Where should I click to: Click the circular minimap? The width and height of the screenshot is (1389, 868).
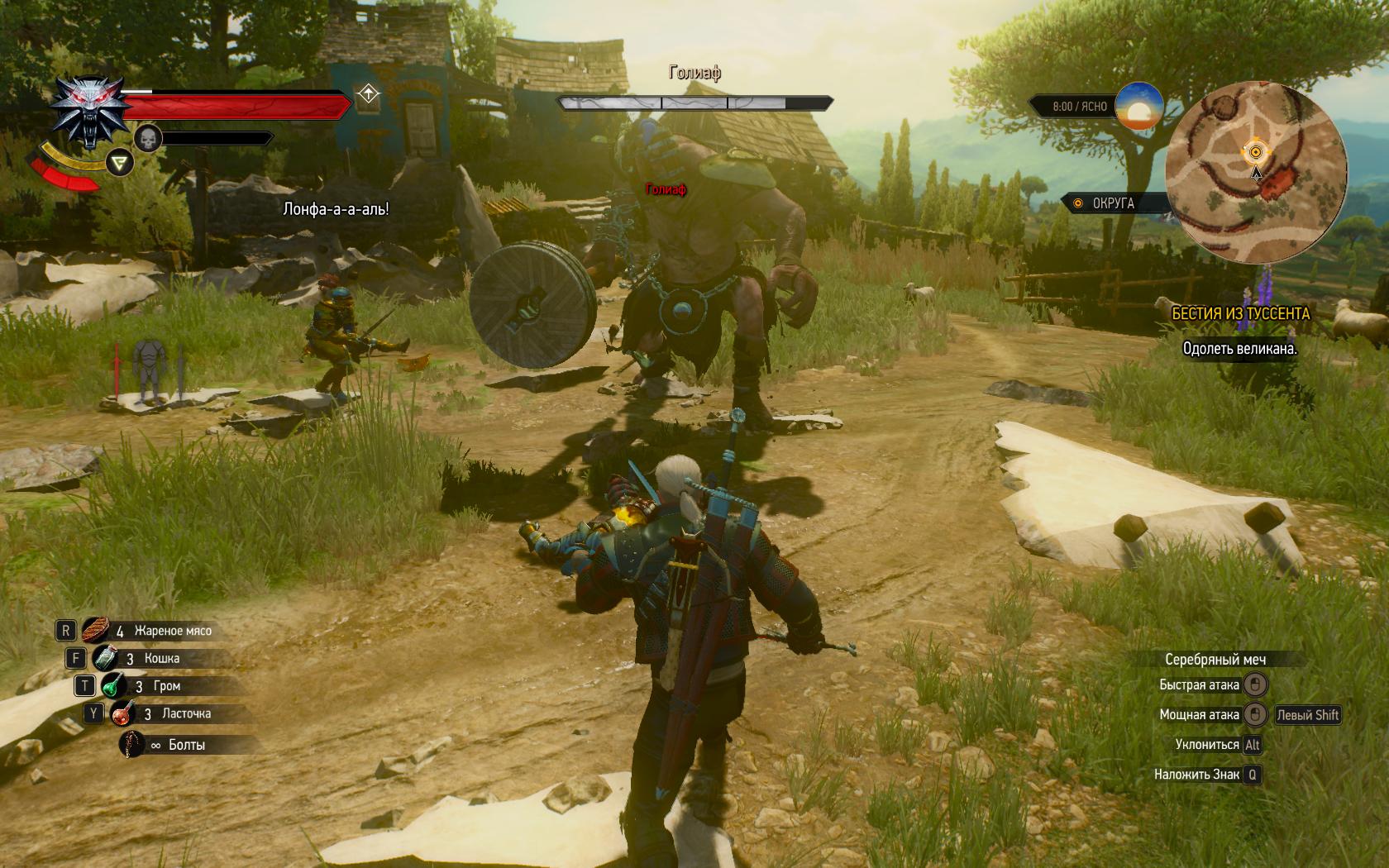click(x=1256, y=172)
